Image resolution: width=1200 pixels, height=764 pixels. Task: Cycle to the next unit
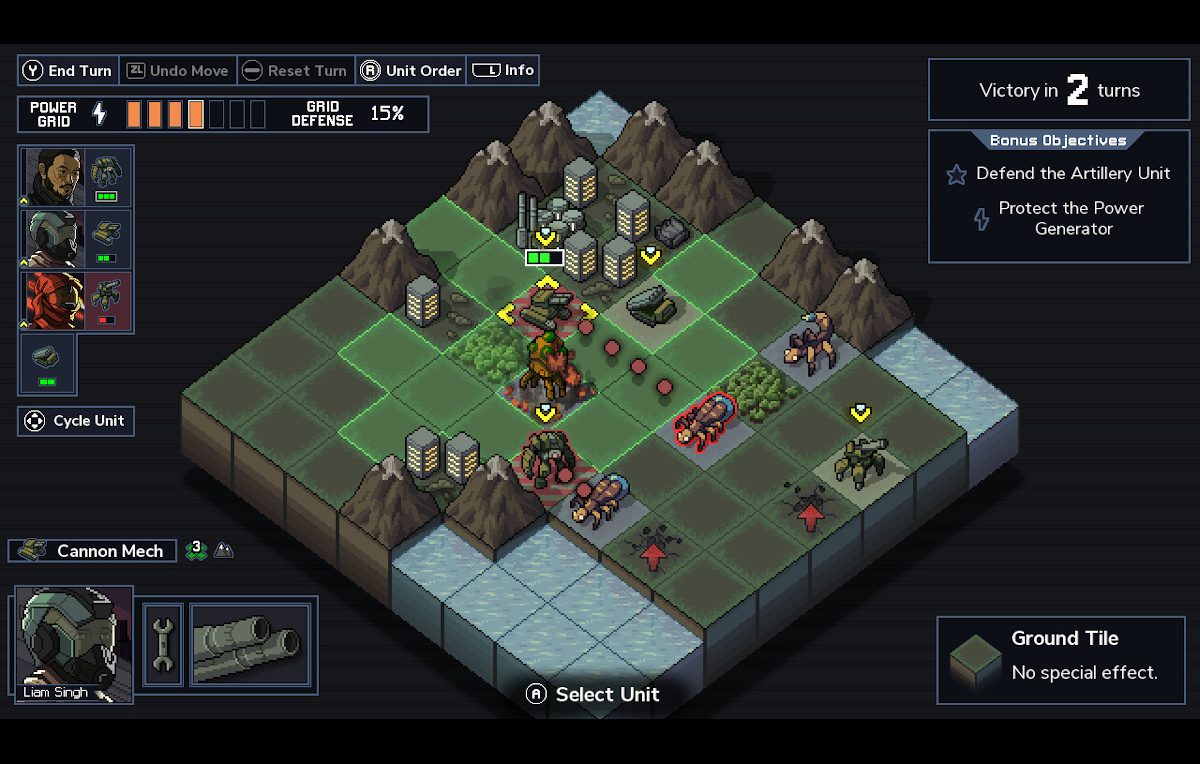click(x=76, y=421)
